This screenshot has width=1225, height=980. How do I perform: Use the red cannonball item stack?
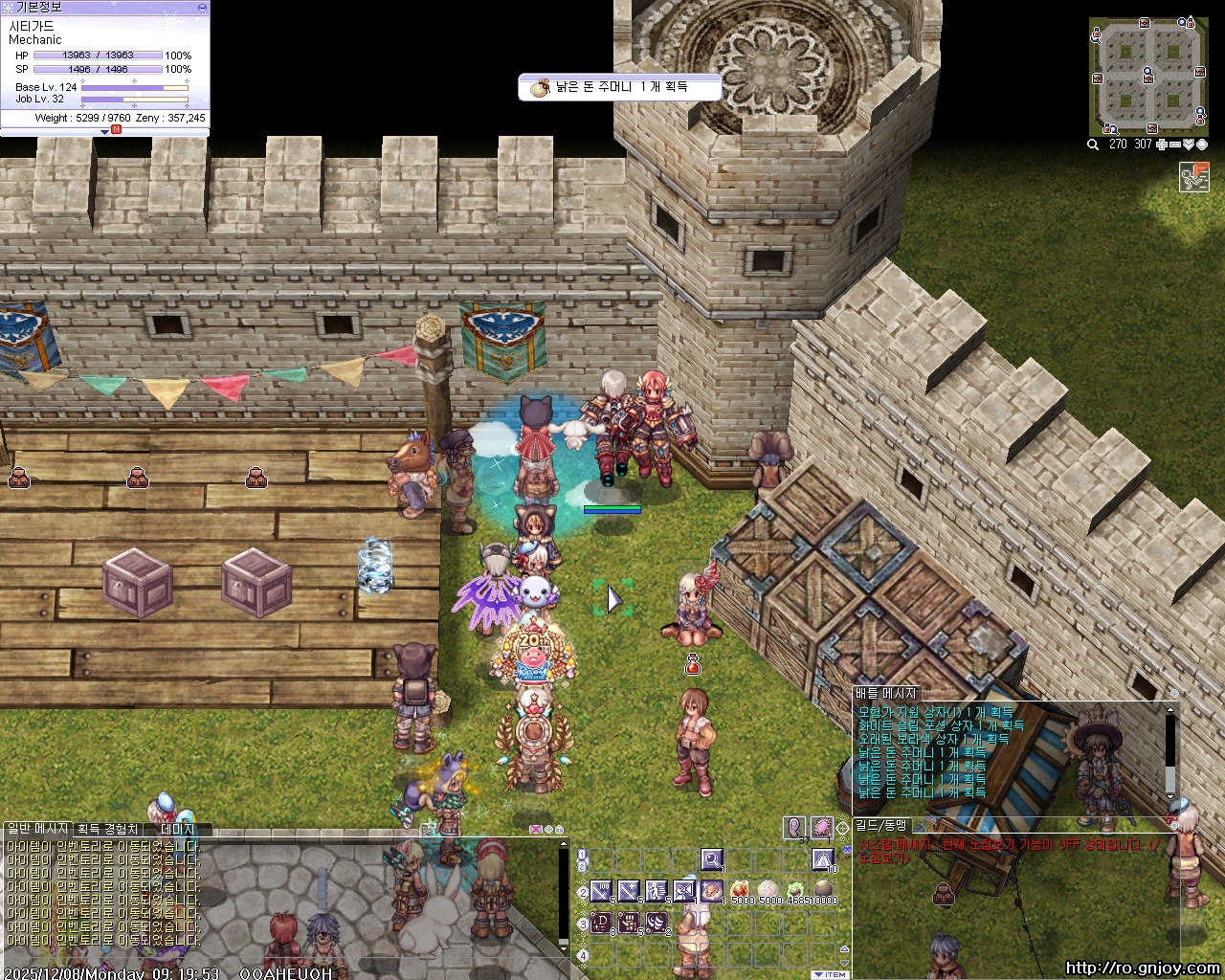point(740,892)
